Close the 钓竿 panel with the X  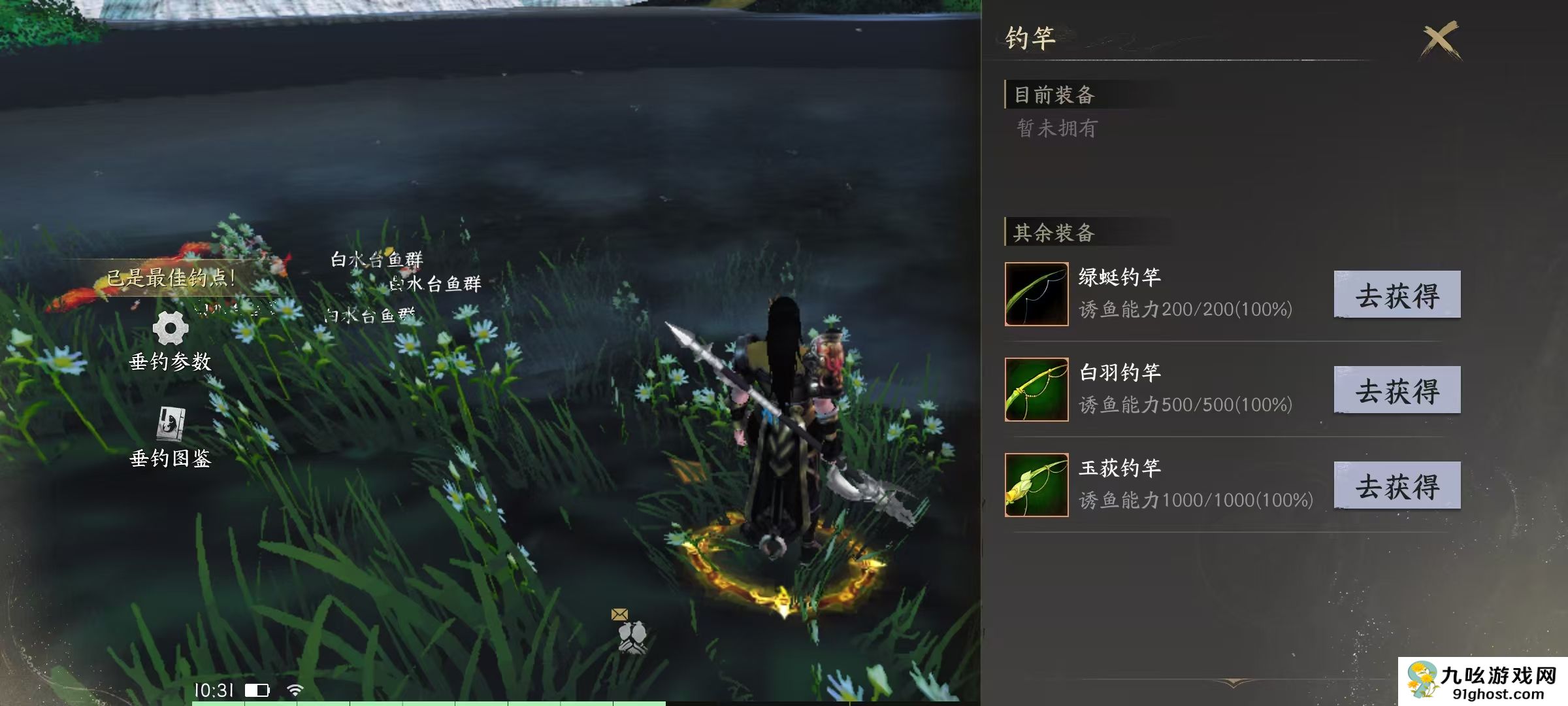1437,39
